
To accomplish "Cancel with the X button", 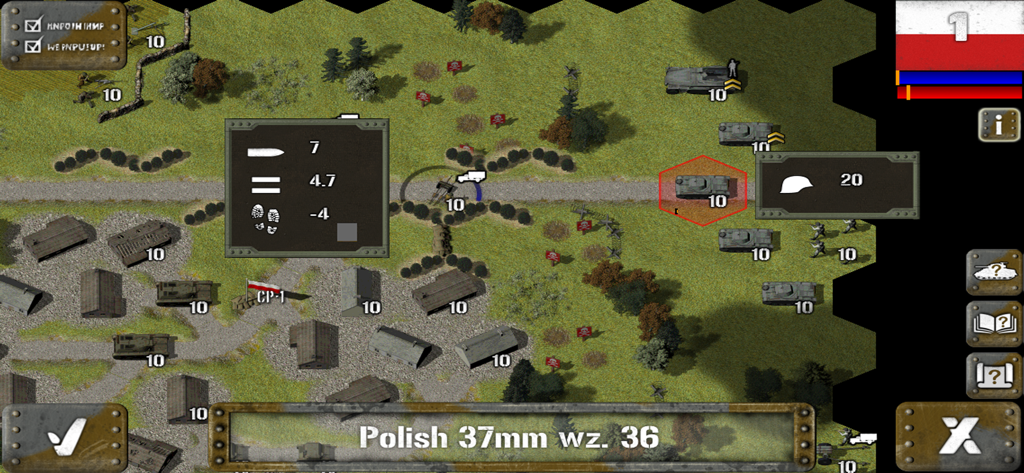I will point(958,437).
